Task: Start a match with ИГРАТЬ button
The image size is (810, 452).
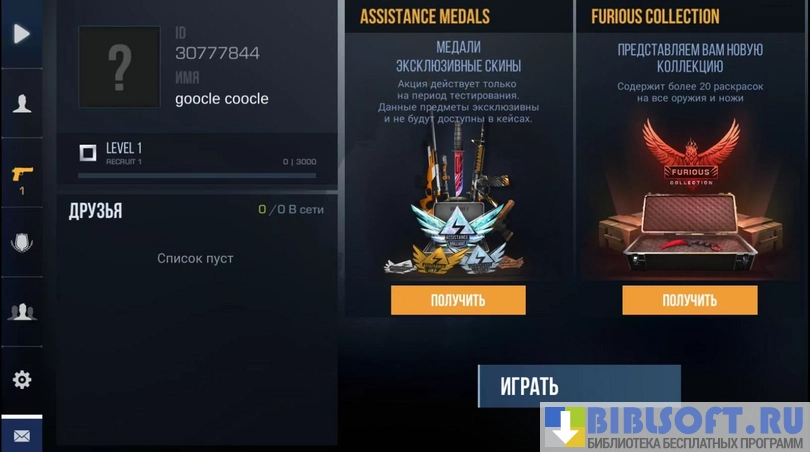Action: point(578,386)
